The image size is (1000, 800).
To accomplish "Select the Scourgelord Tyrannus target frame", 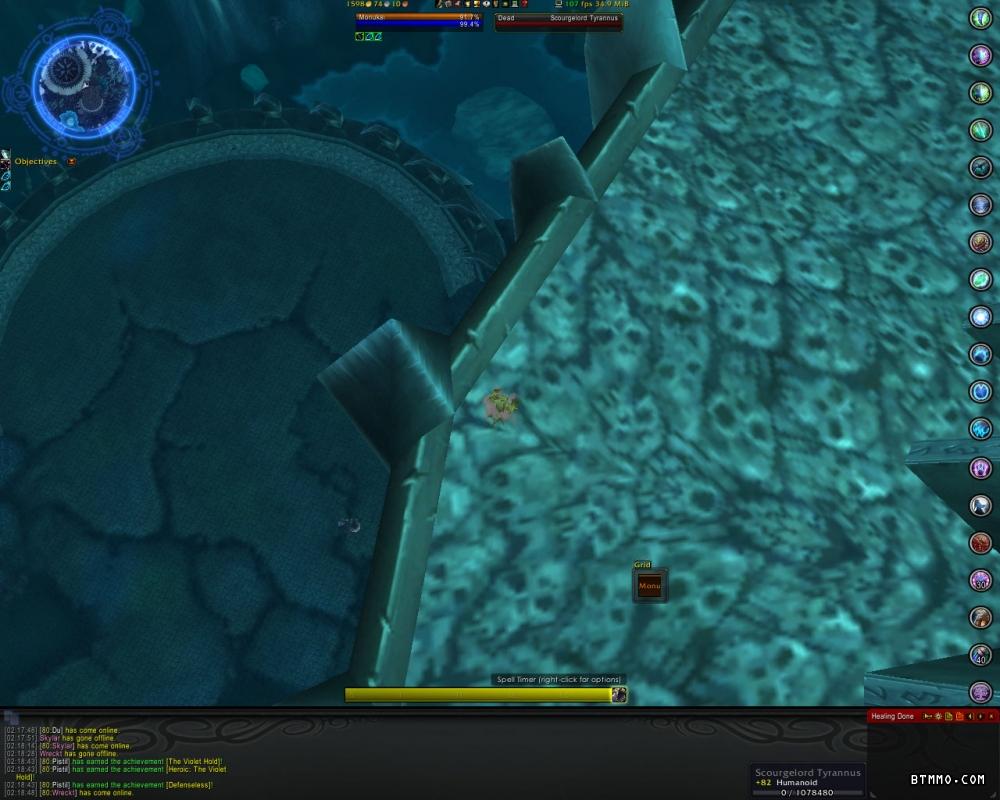I will 558,21.
